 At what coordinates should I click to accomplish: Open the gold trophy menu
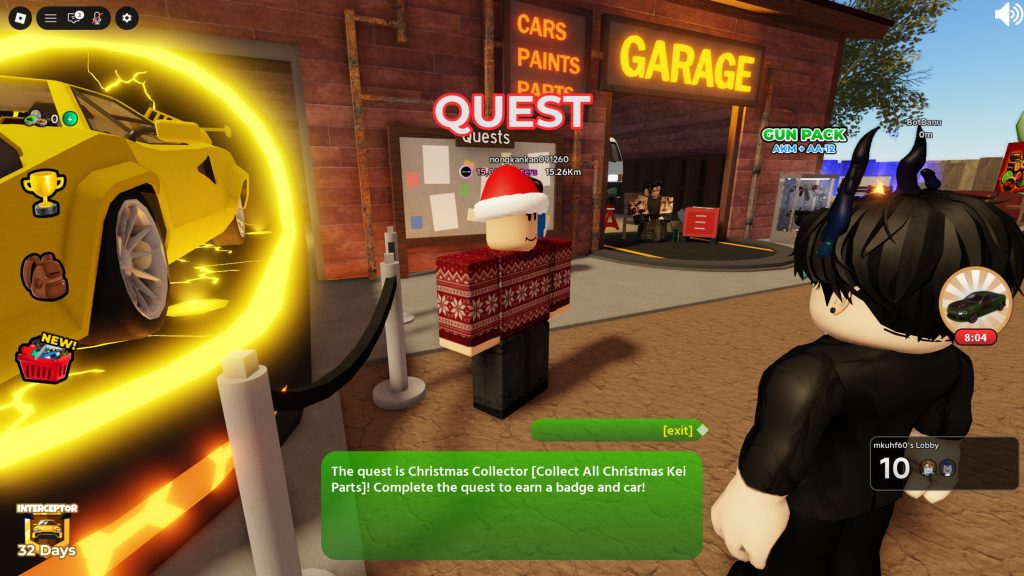point(44,192)
